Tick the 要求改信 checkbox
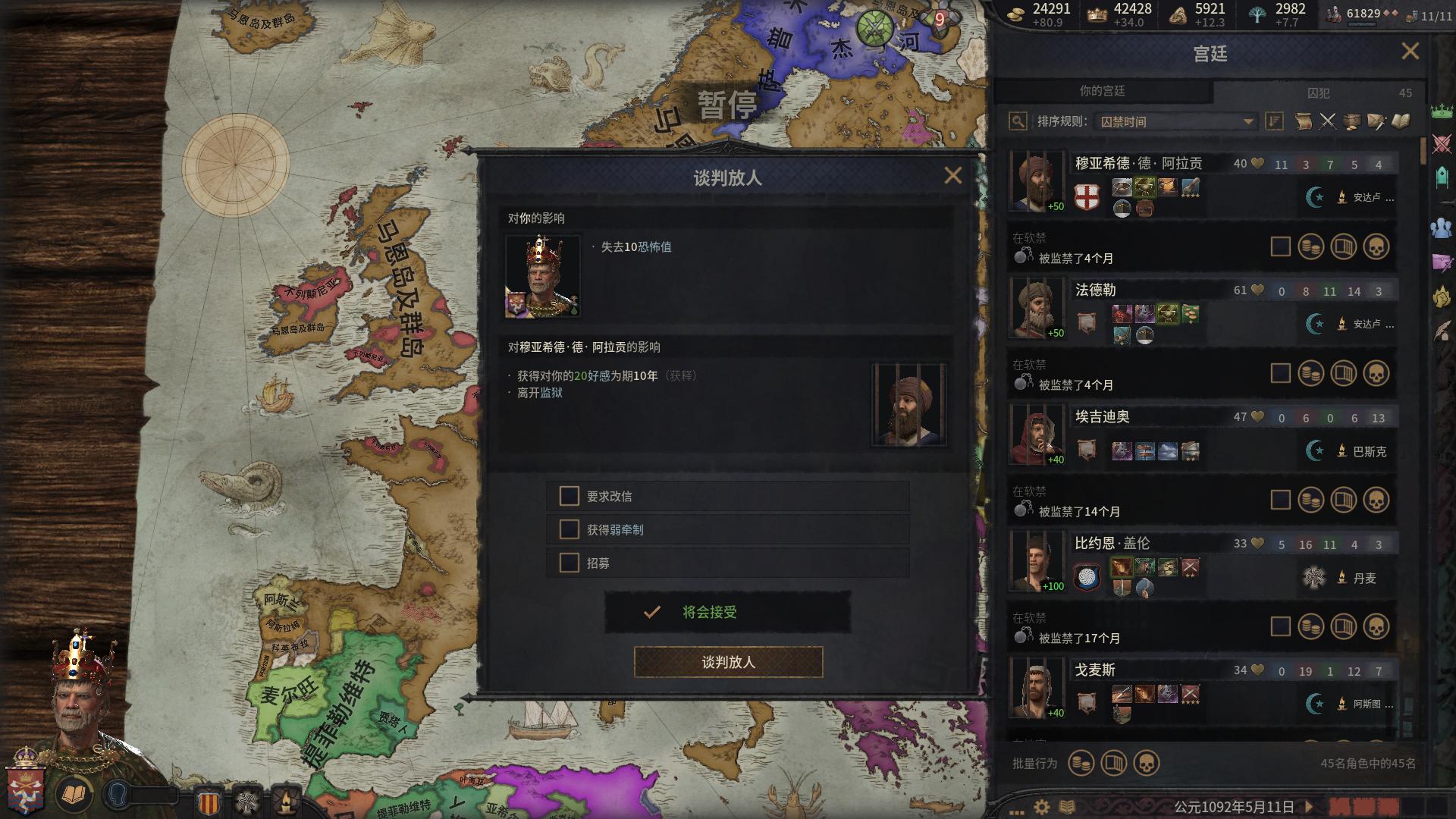Screen dimensions: 1456x819 569,496
